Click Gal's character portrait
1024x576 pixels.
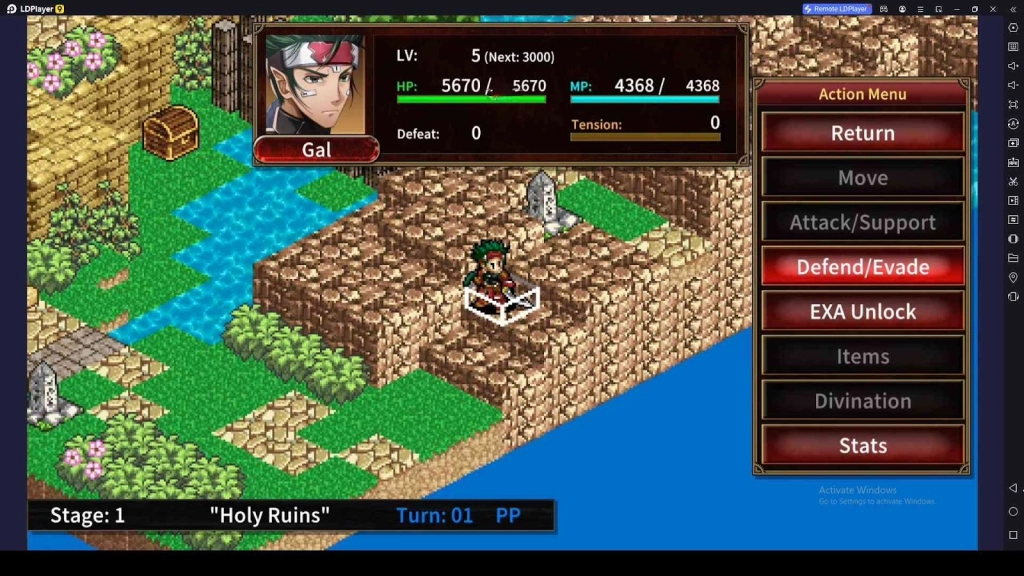pos(314,86)
